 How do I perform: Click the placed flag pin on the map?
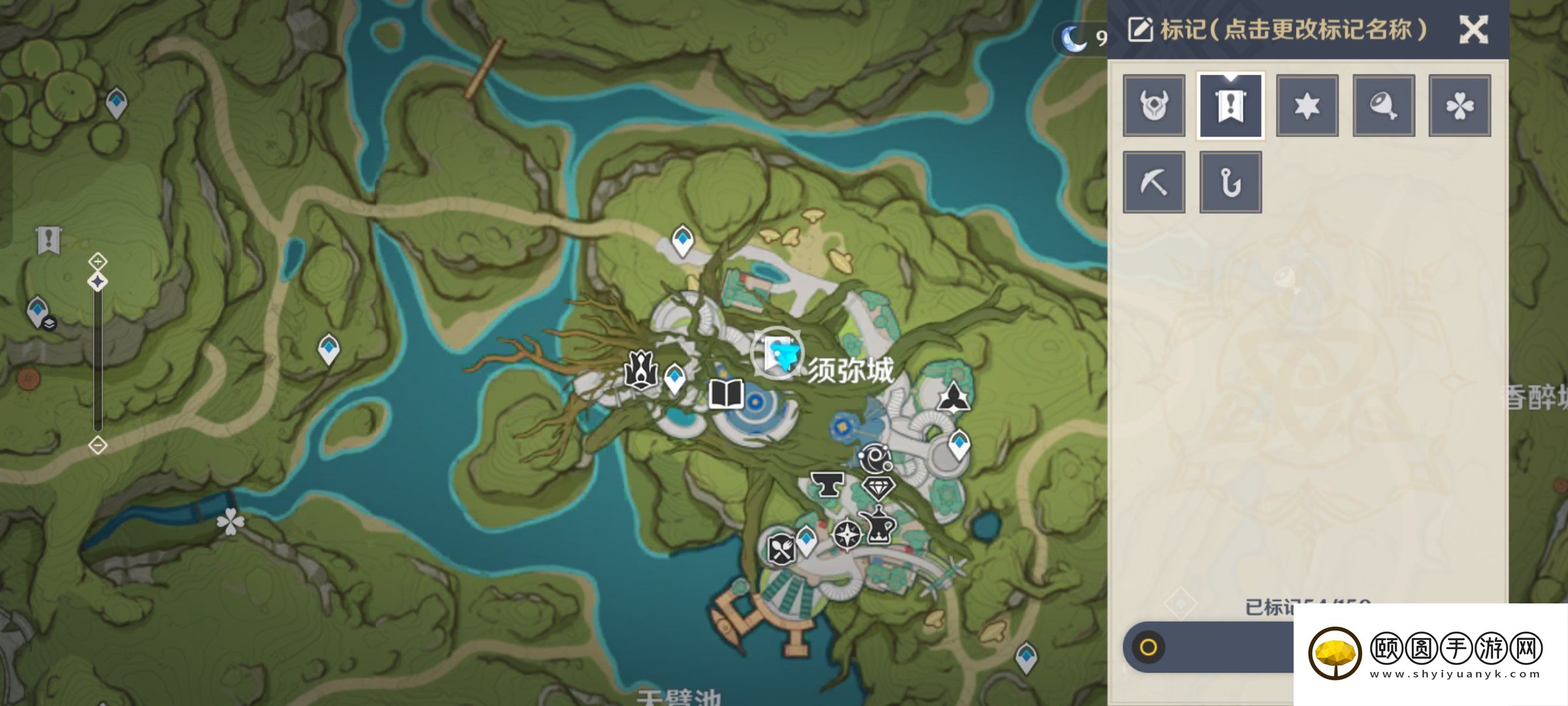[x=49, y=241]
